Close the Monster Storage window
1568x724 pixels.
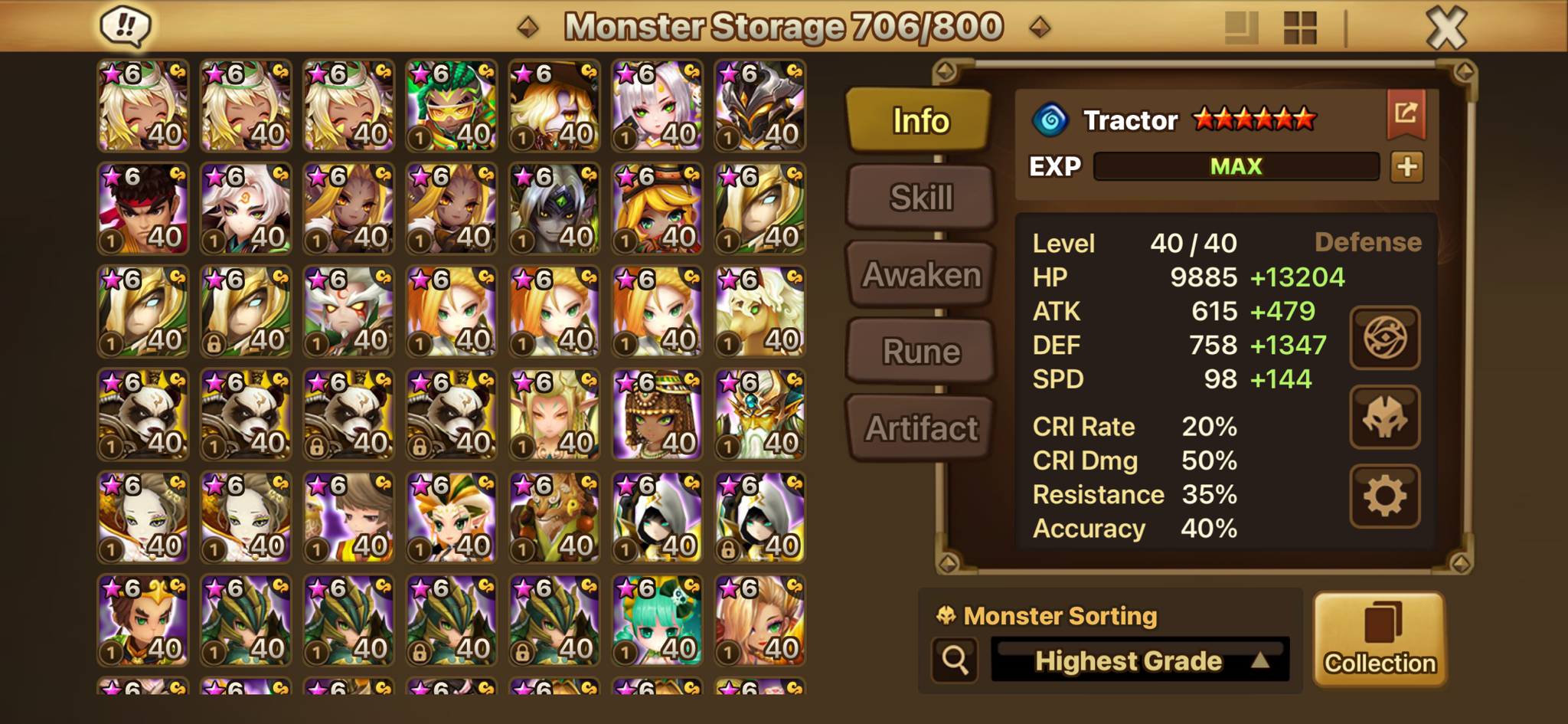[x=1446, y=28]
